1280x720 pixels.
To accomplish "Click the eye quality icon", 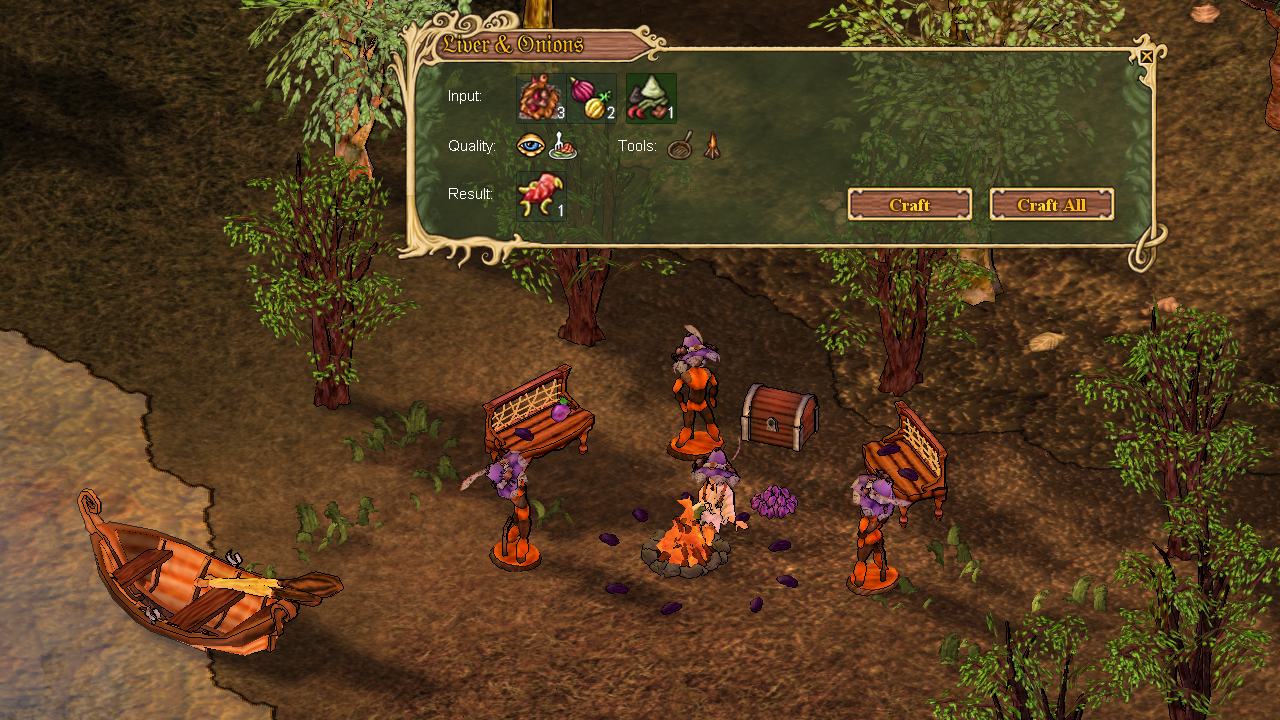I will [531, 147].
